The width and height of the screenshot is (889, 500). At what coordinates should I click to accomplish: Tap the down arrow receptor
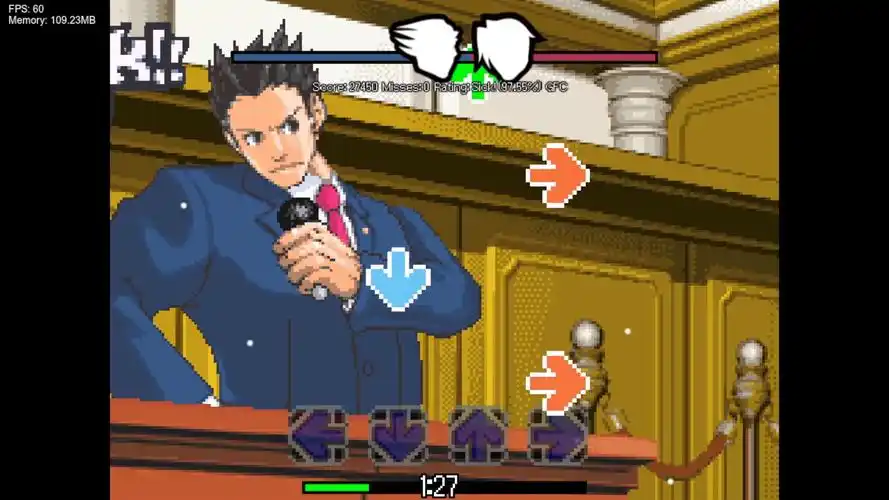tap(398, 435)
